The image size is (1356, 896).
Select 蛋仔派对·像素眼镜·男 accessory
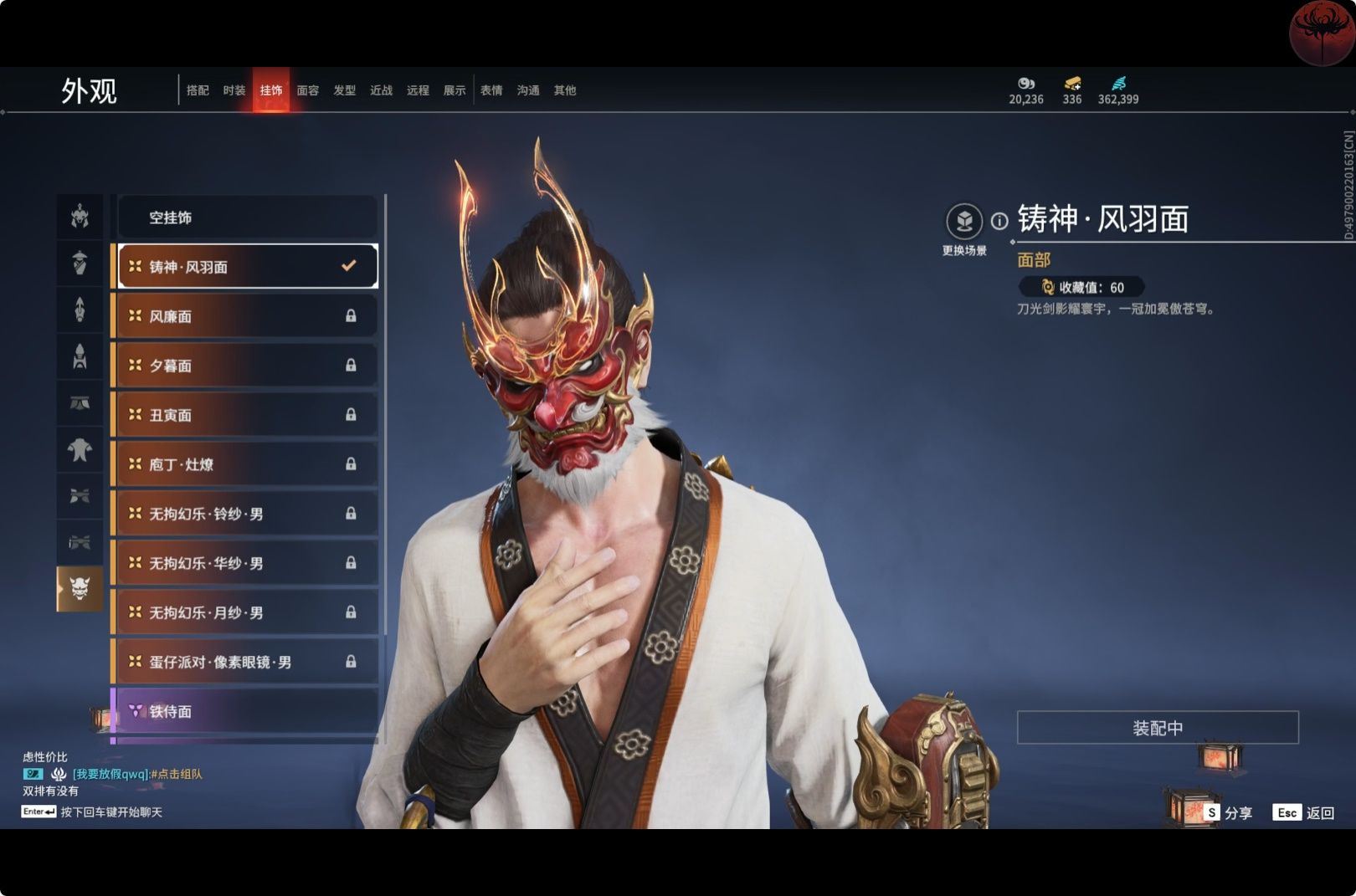(x=247, y=662)
